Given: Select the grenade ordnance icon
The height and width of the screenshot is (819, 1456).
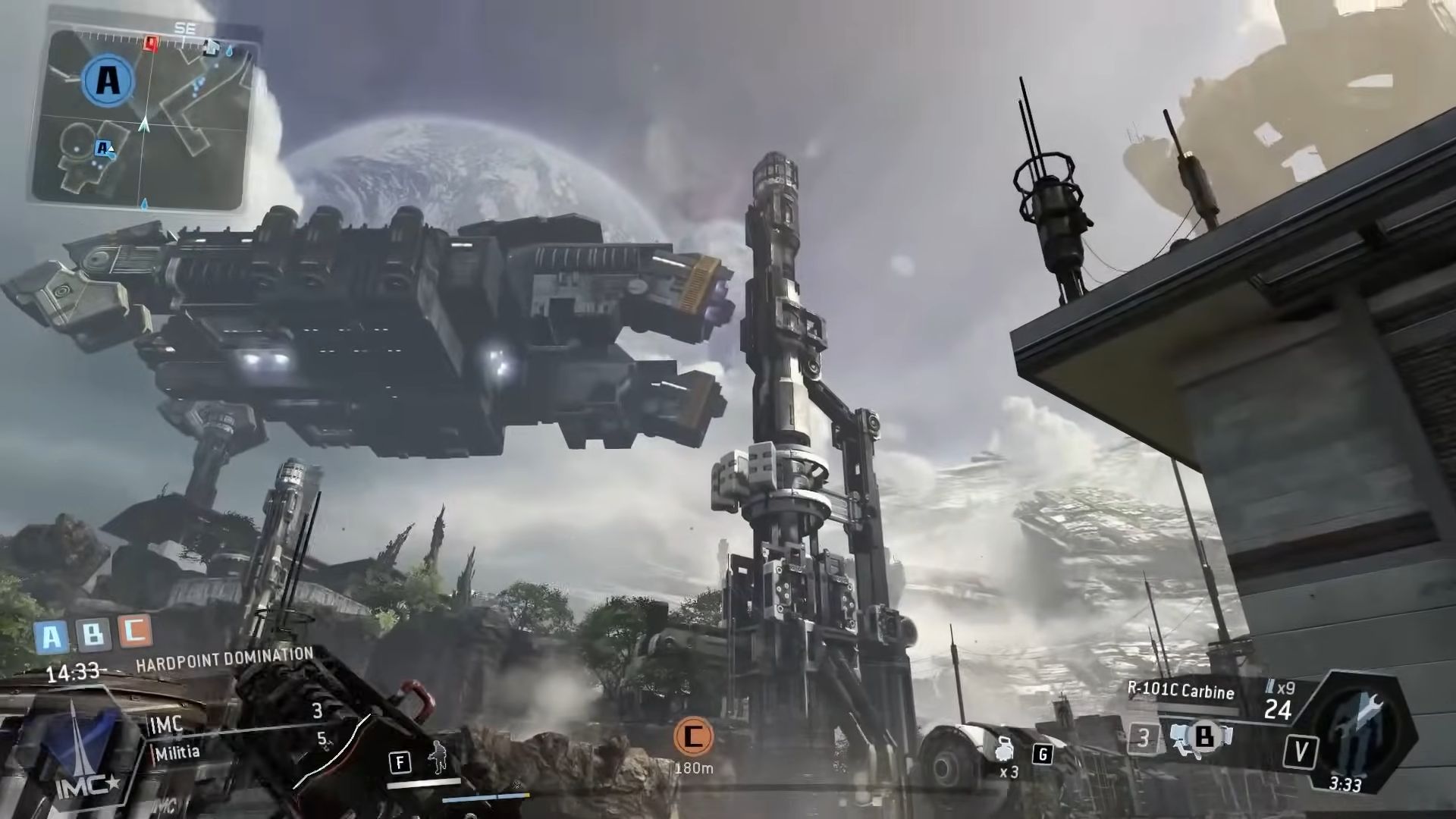Looking at the screenshot, I should click(x=1007, y=749).
